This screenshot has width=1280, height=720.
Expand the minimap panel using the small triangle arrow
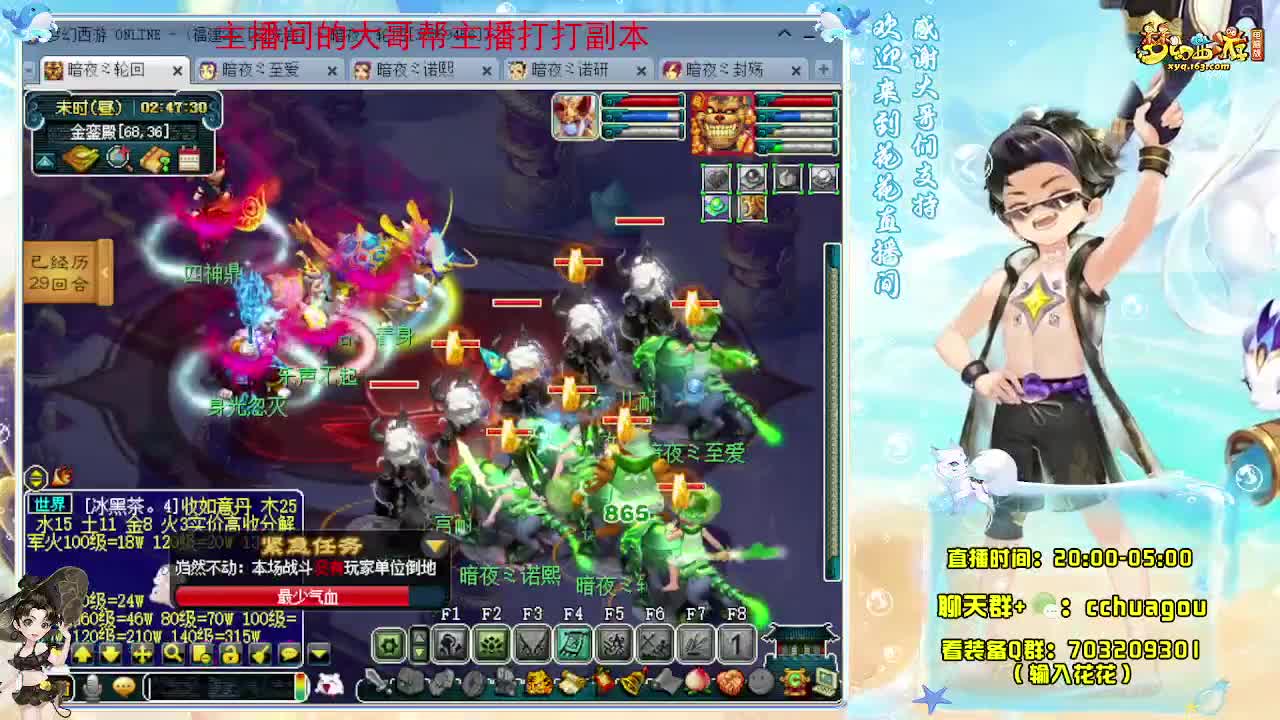click(45, 161)
